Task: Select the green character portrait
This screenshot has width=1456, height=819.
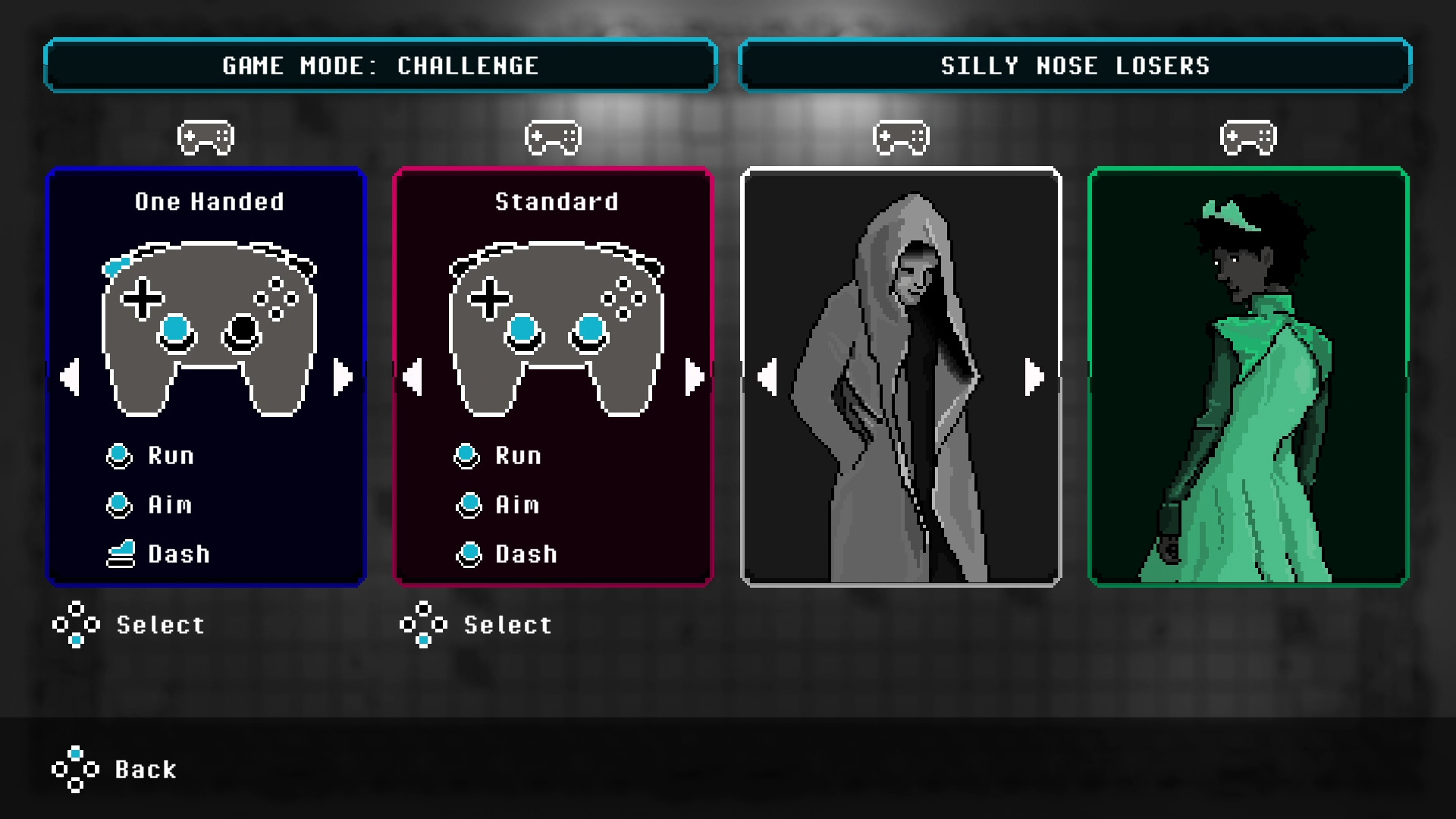Action: [1247, 377]
